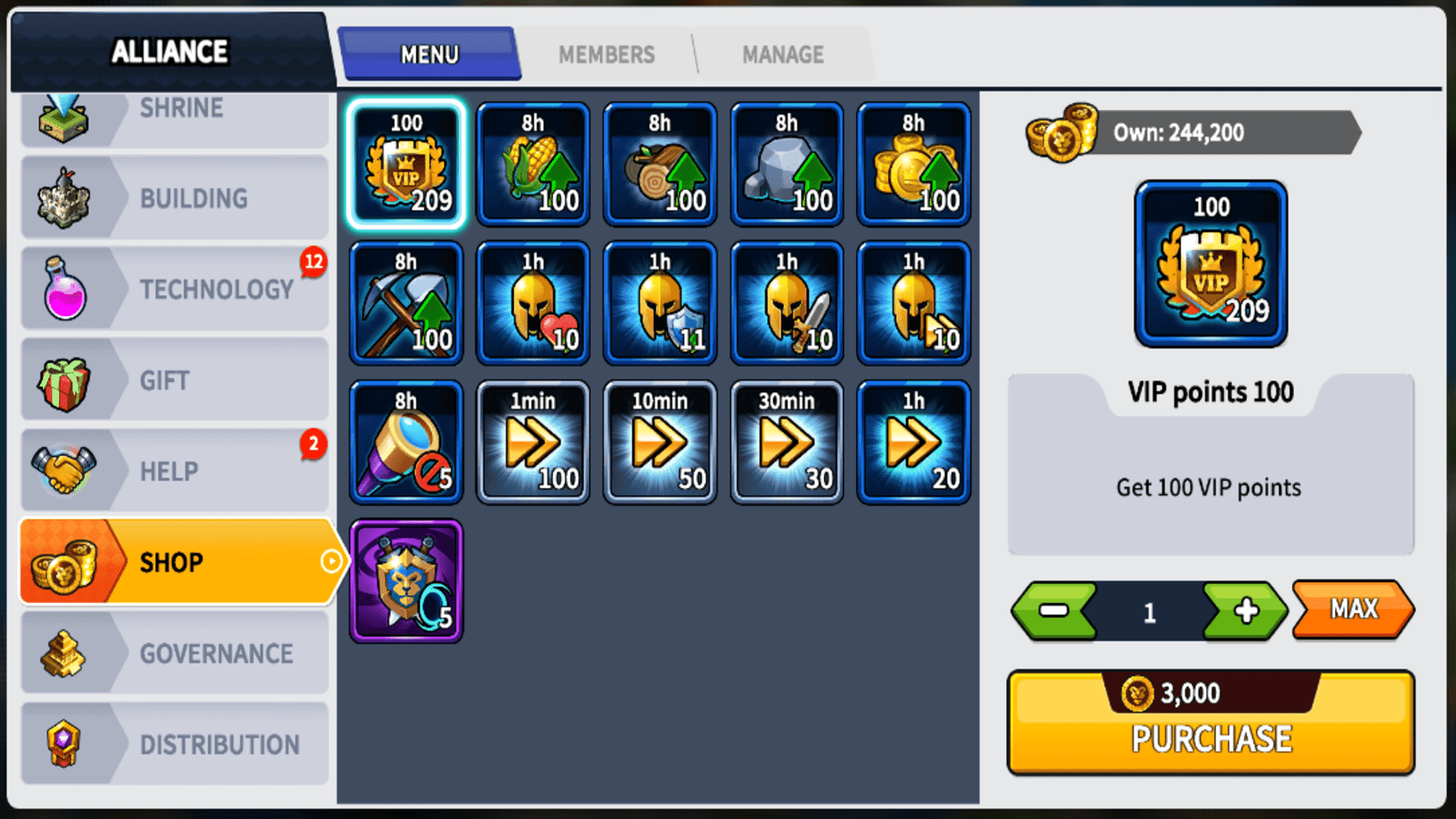Screen dimensions: 1456x819
Task: Expand the Shop section chevron
Action: pyautogui.click(x=331, y=561)
